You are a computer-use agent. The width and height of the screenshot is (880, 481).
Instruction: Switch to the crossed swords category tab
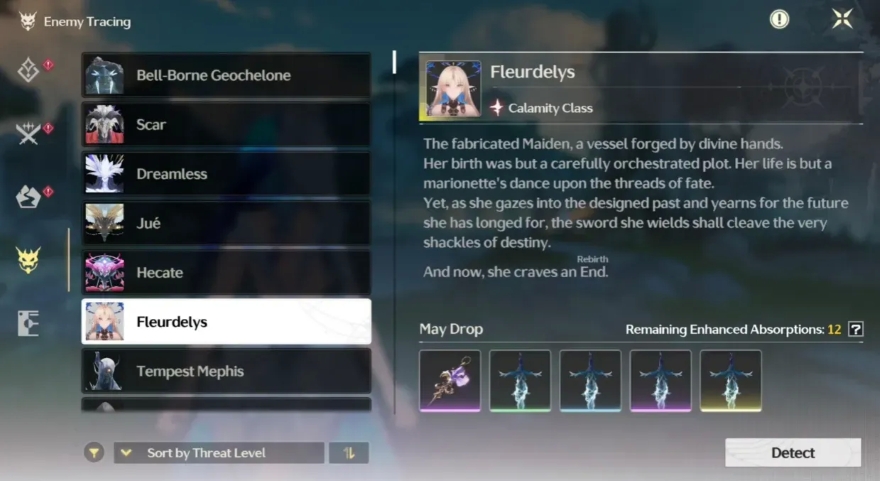point(28,134)
